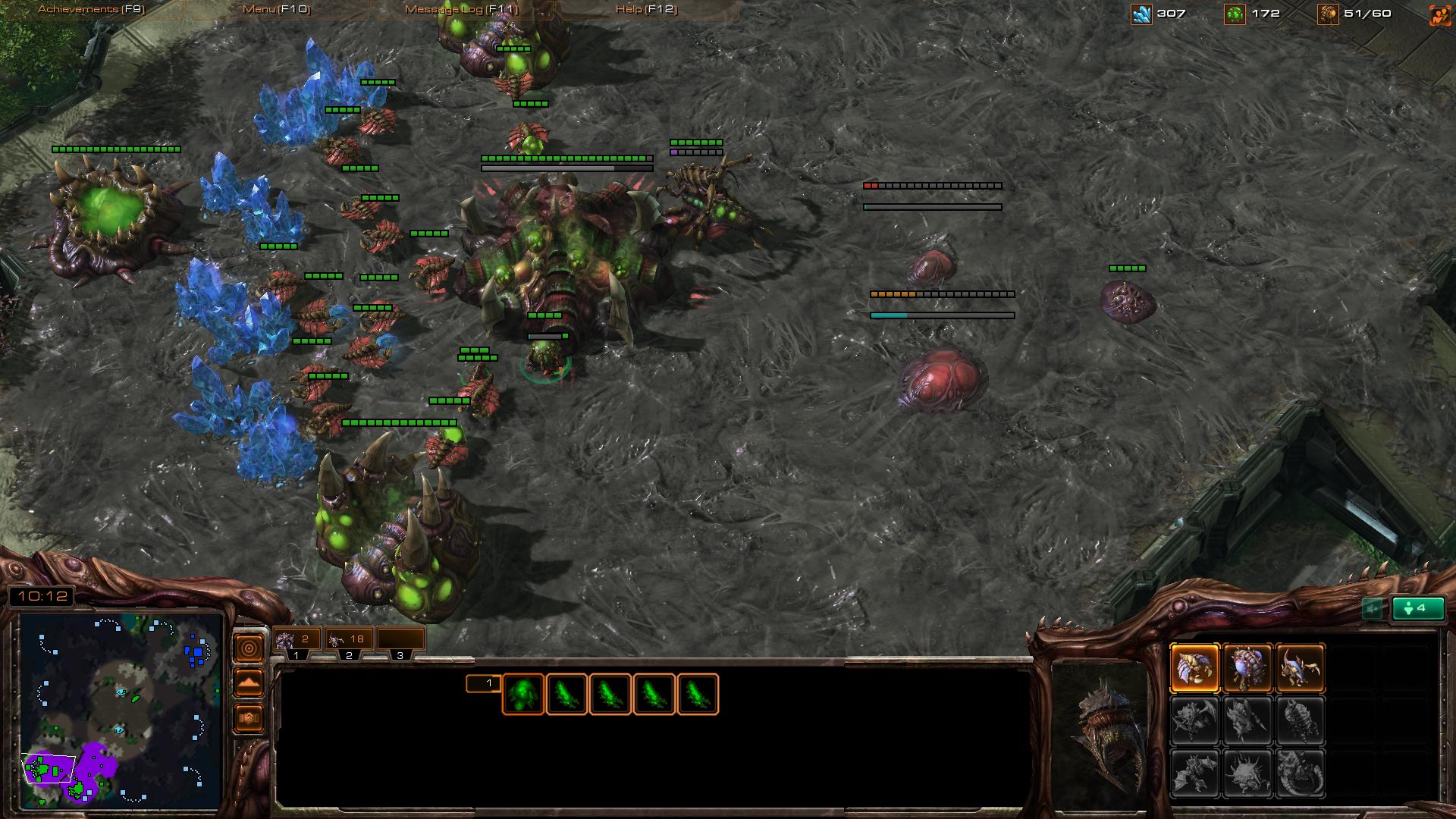
Task: Morph larva into an Overlord
Action: click(x=1247, y=668)
